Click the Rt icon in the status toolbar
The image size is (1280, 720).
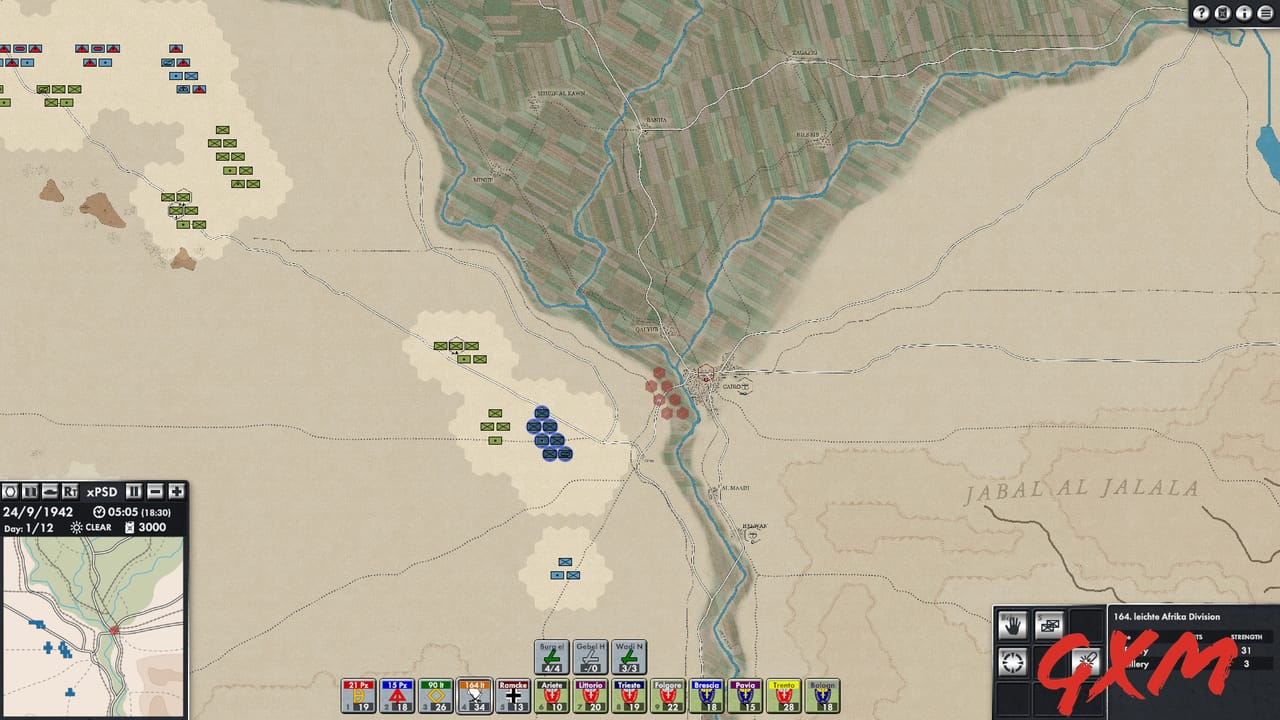70,492
